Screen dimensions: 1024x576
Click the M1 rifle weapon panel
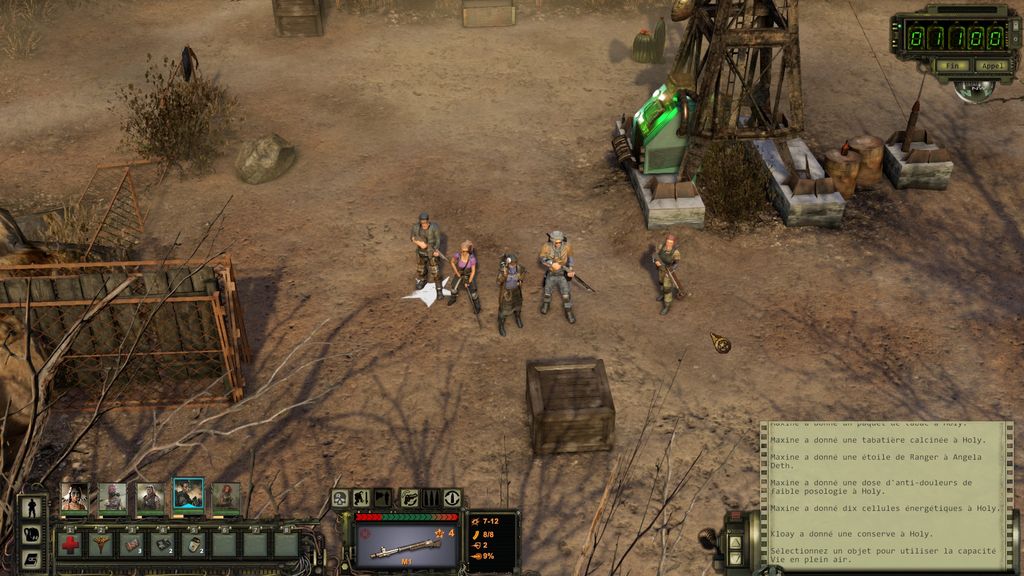click(407, 545)
